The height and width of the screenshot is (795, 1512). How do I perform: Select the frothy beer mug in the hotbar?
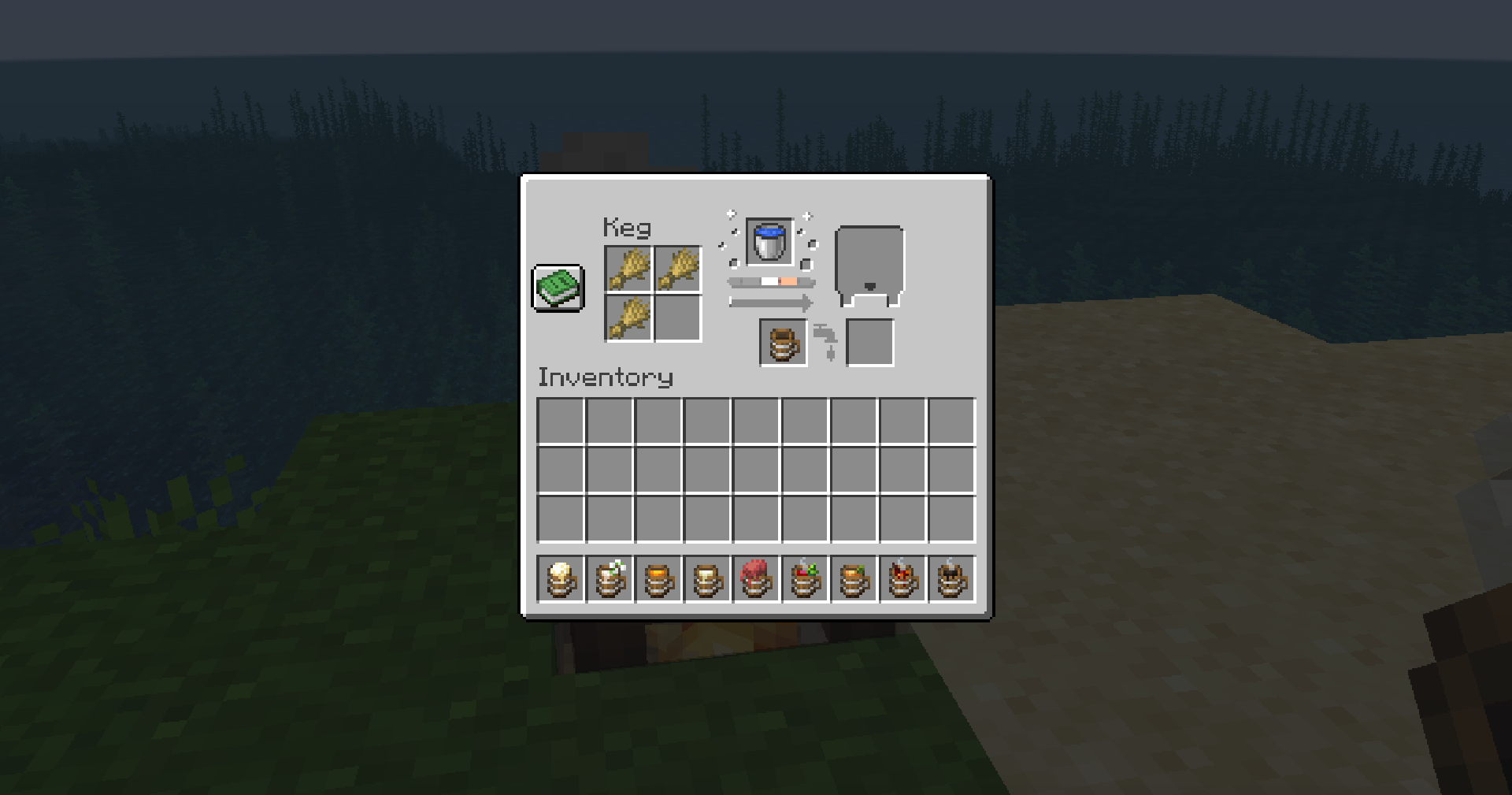561,579
